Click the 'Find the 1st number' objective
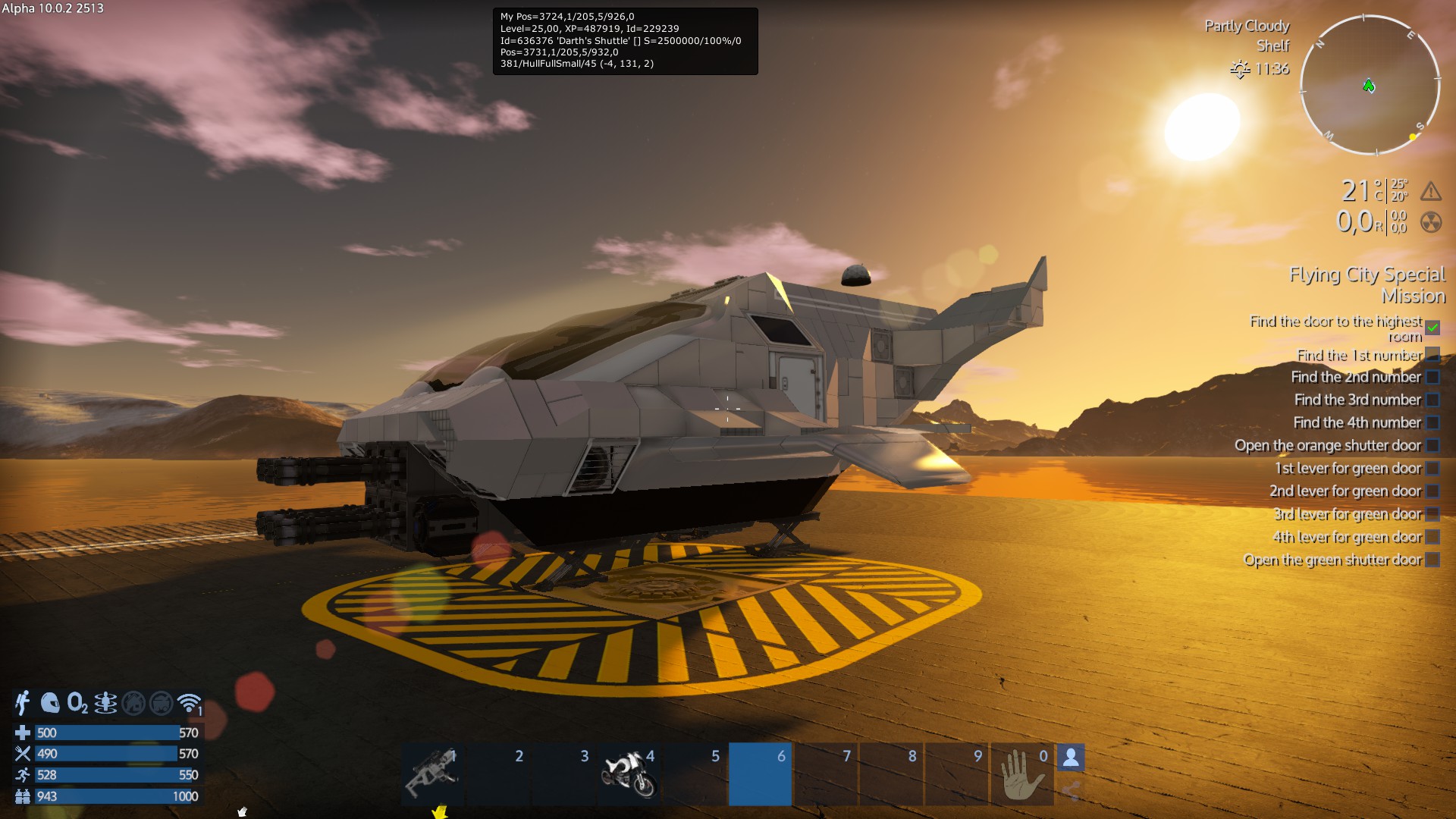This screenshot has height=819, width=1456. [x=1359, y=355]
